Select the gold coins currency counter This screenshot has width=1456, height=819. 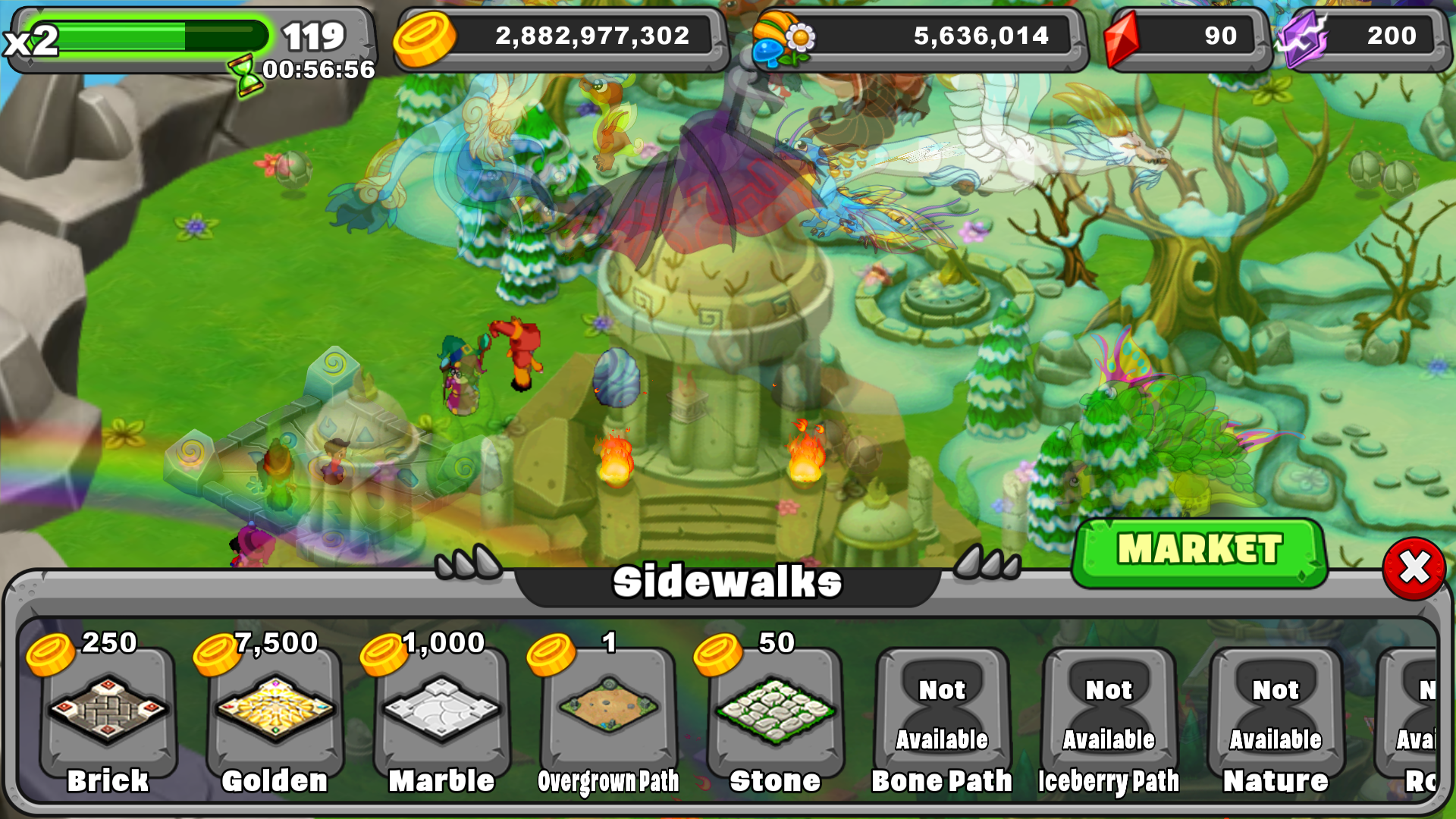coord(561,36)
